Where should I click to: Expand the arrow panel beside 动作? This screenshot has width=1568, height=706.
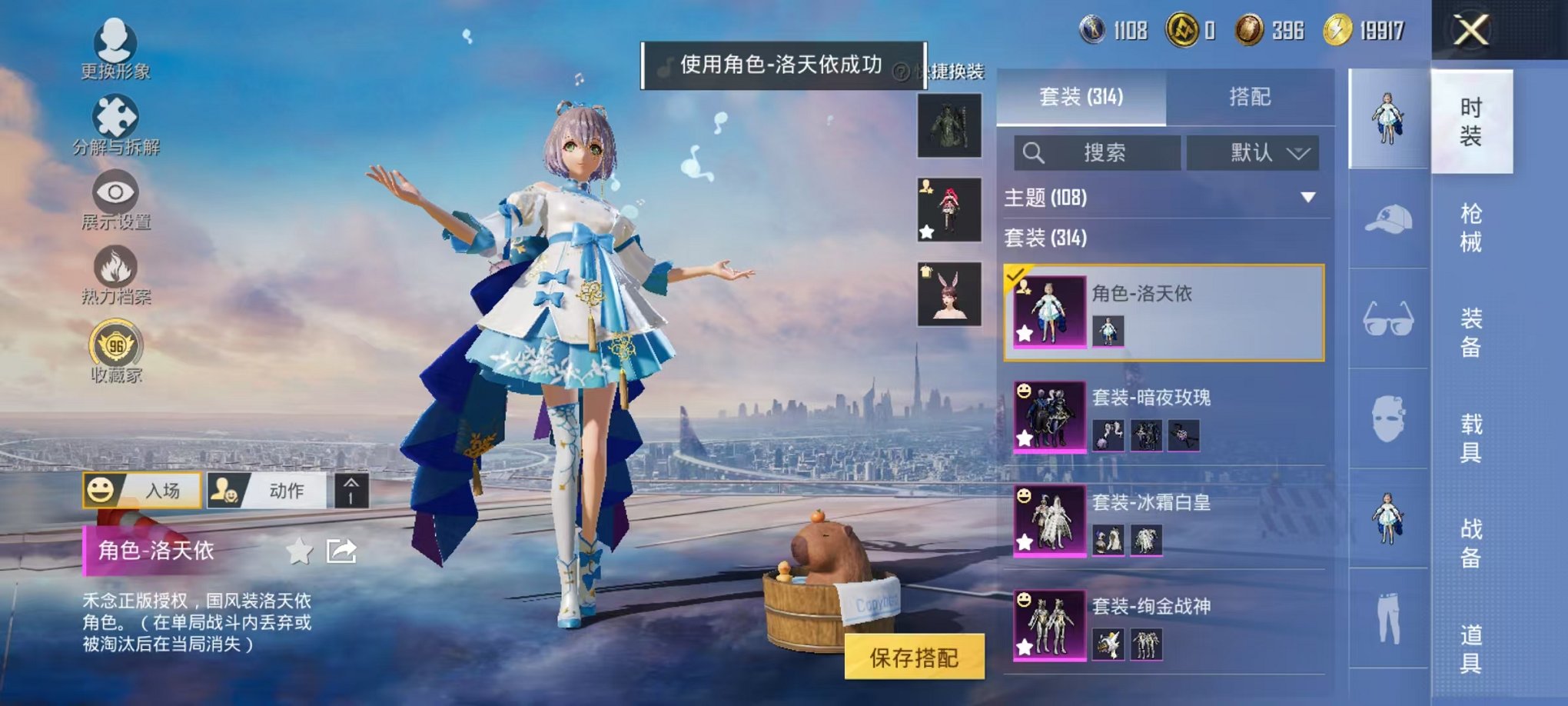[x=350, y=491]
